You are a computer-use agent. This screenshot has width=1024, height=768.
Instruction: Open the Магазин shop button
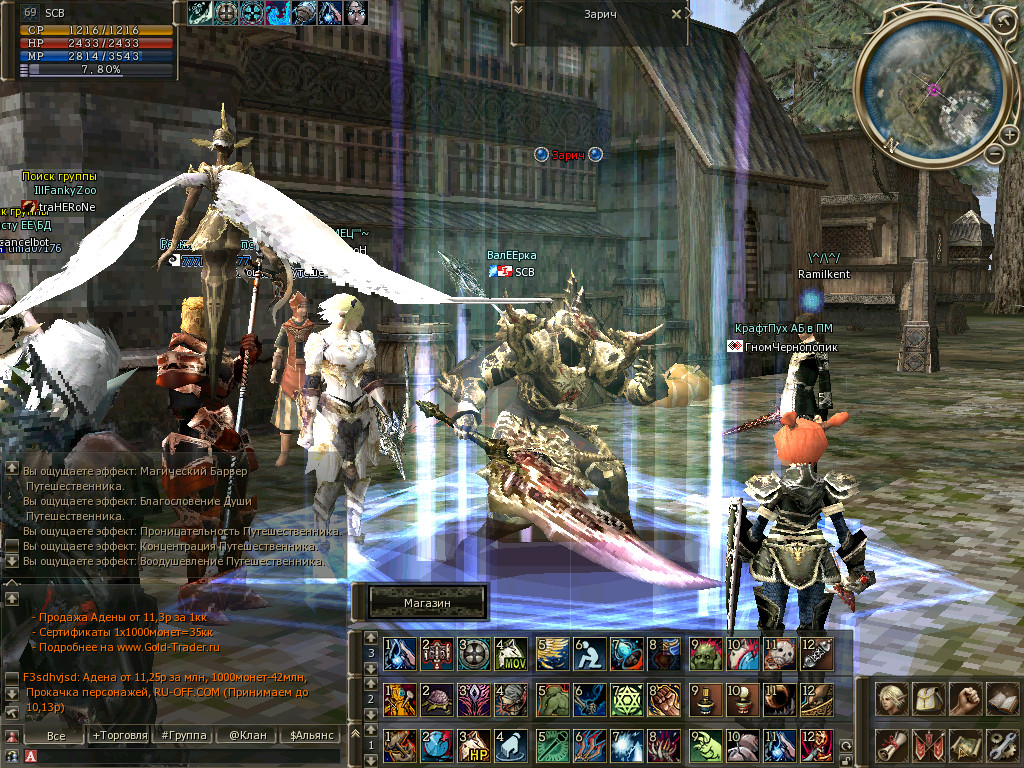coord(427,603)
